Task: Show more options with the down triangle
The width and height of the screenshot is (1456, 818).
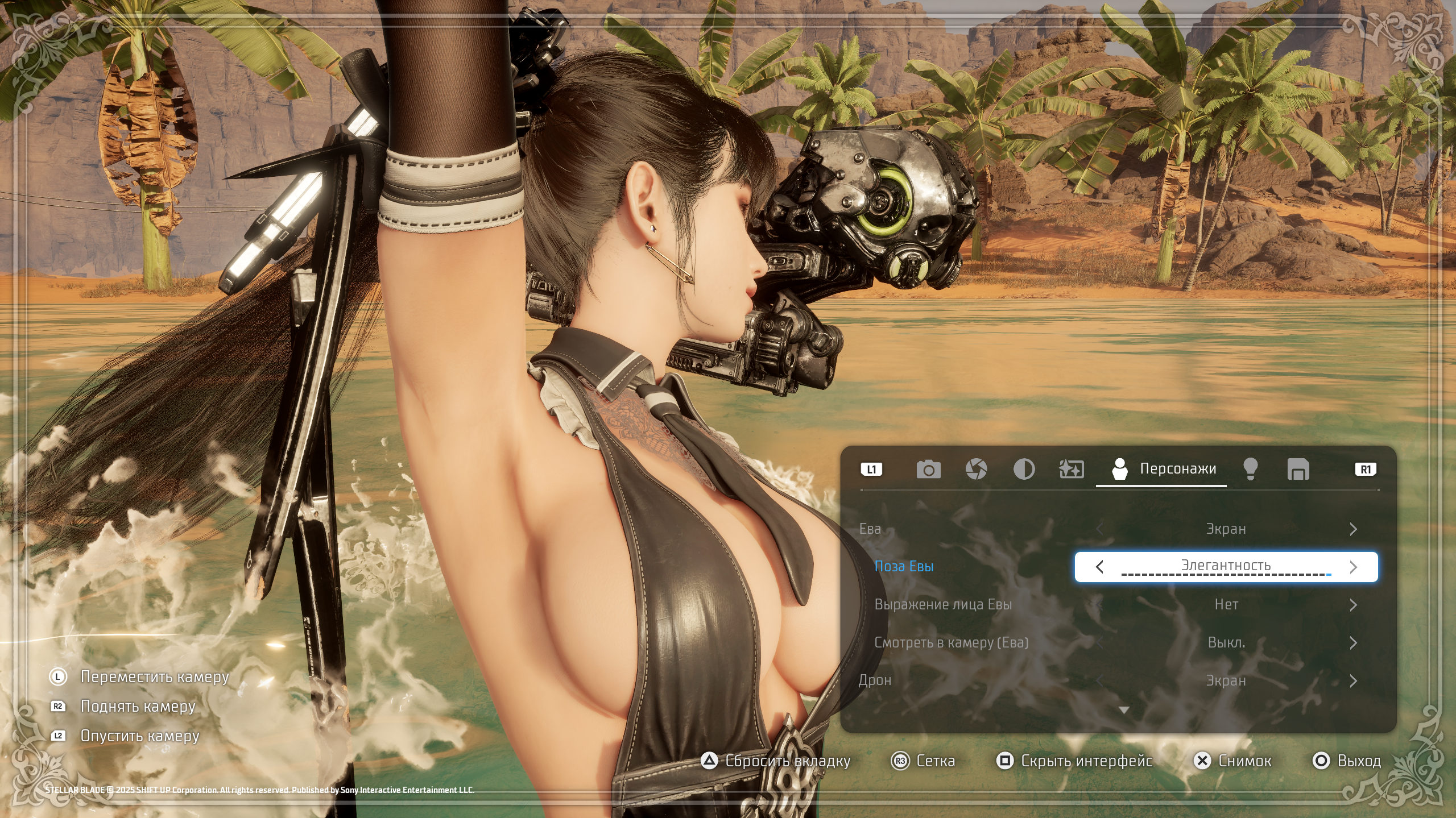Action: coord(1123,710)
